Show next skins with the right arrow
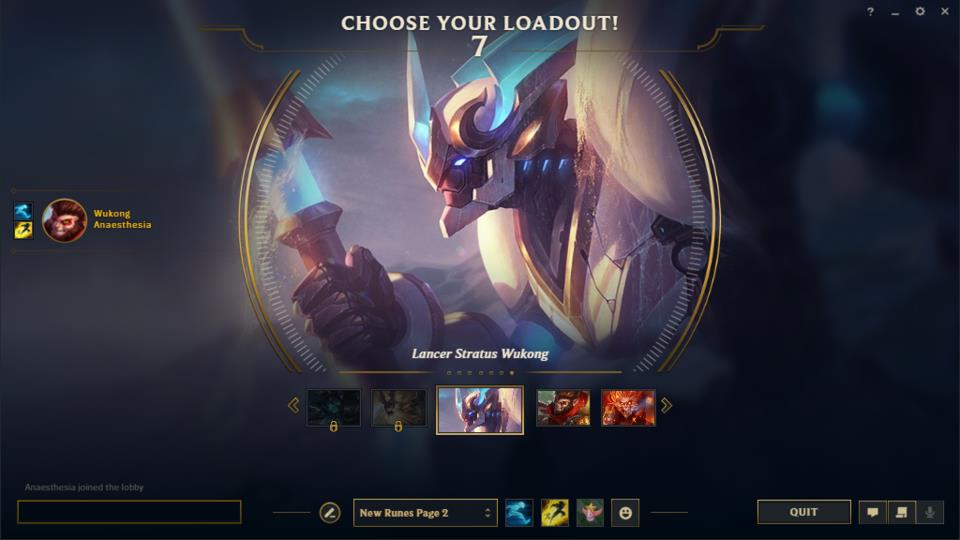The image size is (960, 540). pyautogui.click(x=667, y=405)
